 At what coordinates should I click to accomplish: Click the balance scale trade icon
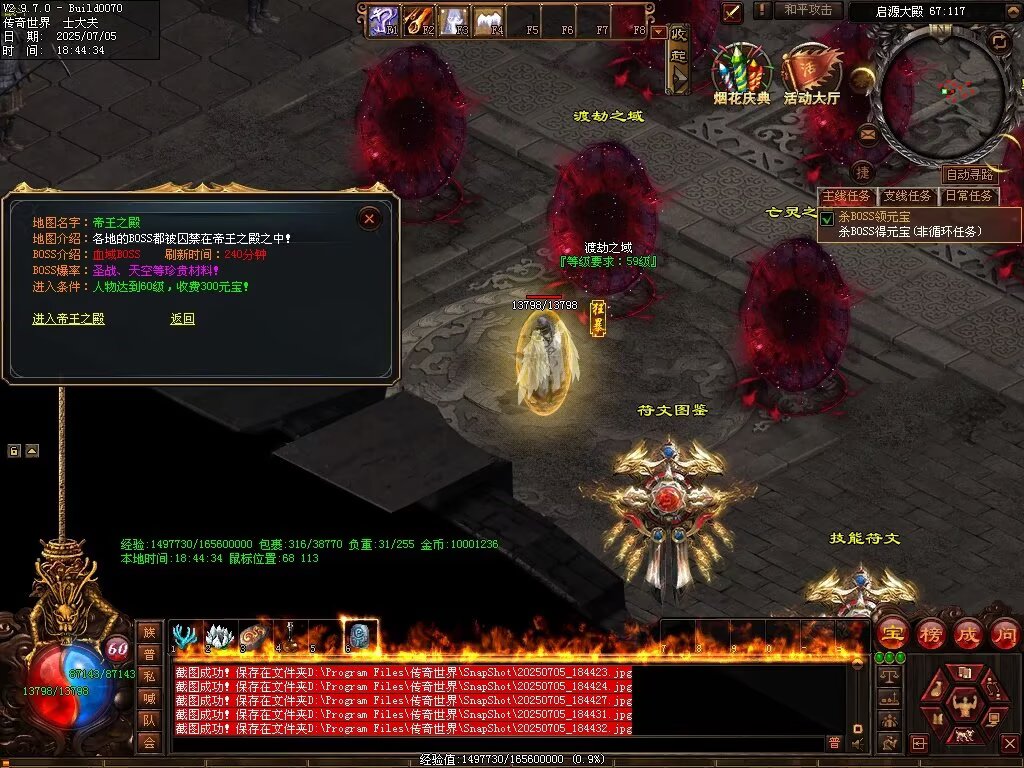tap(887, 677)
